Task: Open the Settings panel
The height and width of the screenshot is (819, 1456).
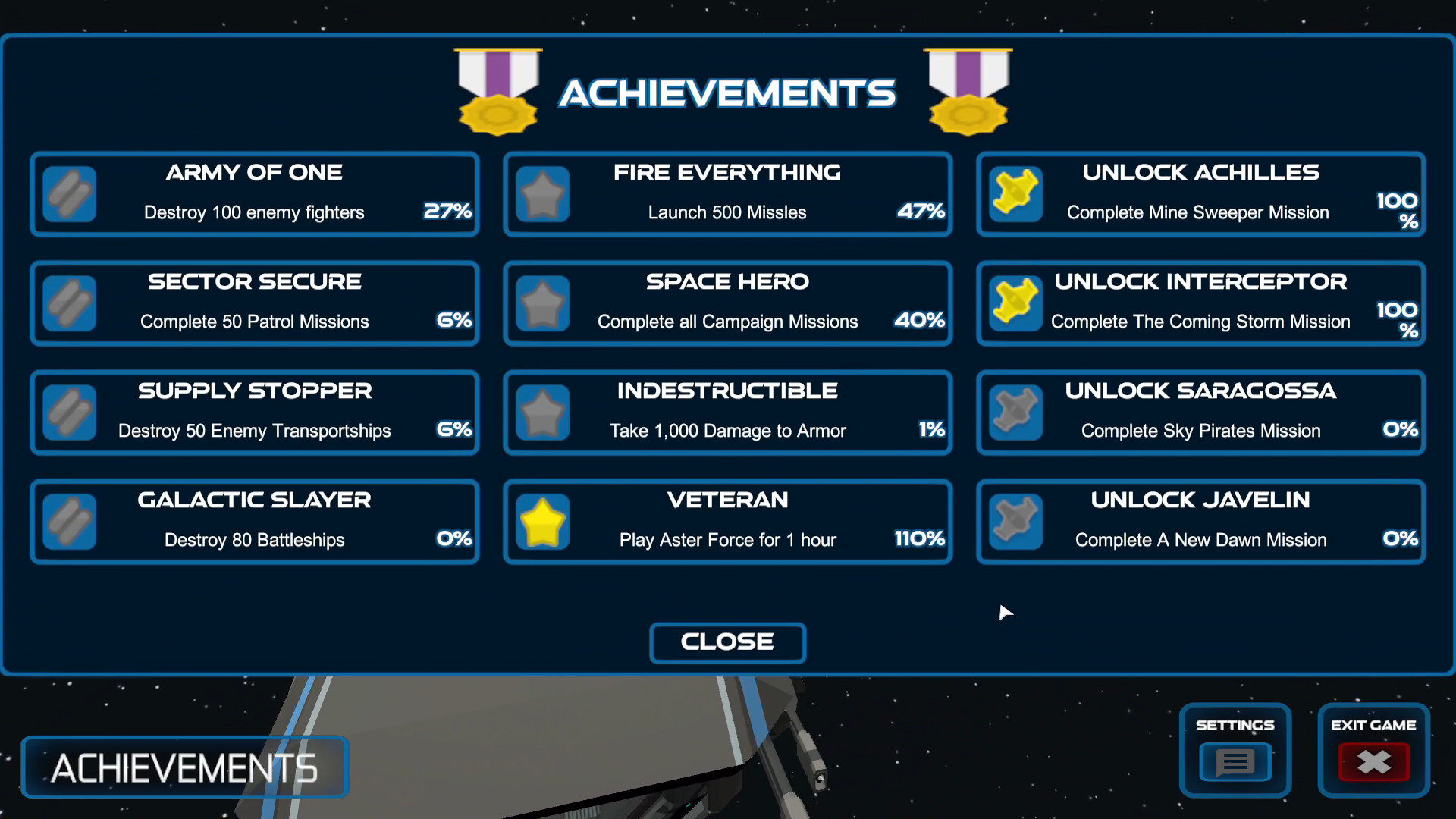Action: (1235, 762)
